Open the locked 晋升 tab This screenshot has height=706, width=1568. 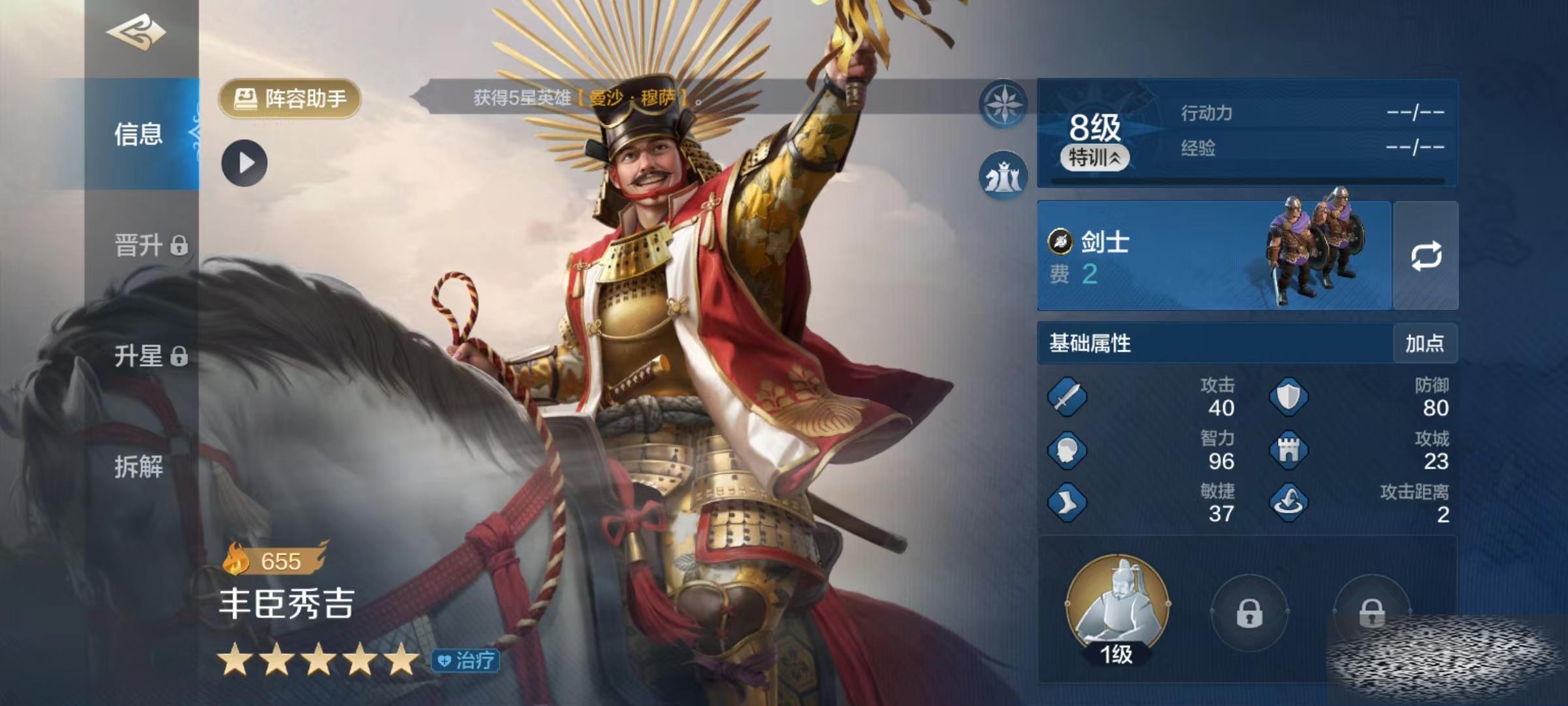(x=150, y=246)
